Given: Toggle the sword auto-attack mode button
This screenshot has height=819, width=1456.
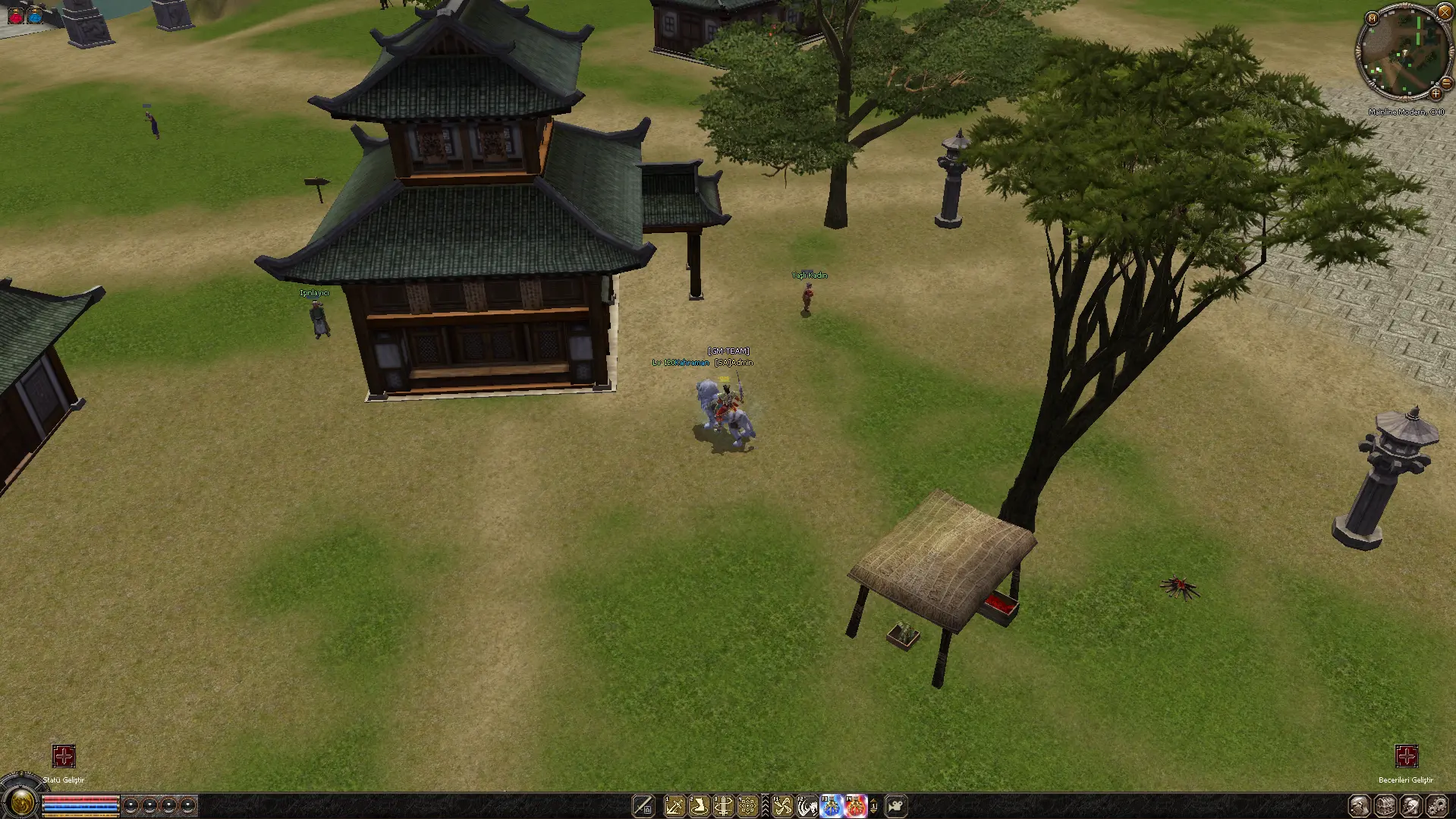Looking at the screenshot, I should pos(643,805).
